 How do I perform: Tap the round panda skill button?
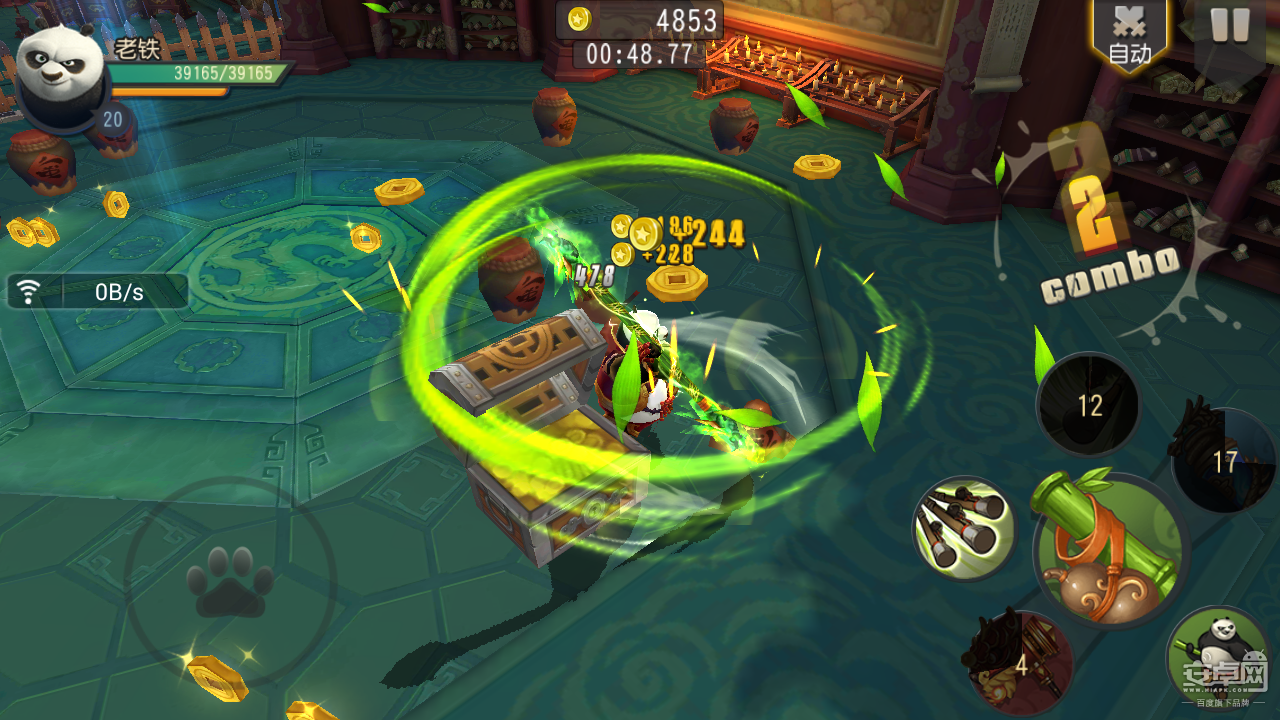pos(1217,655)
